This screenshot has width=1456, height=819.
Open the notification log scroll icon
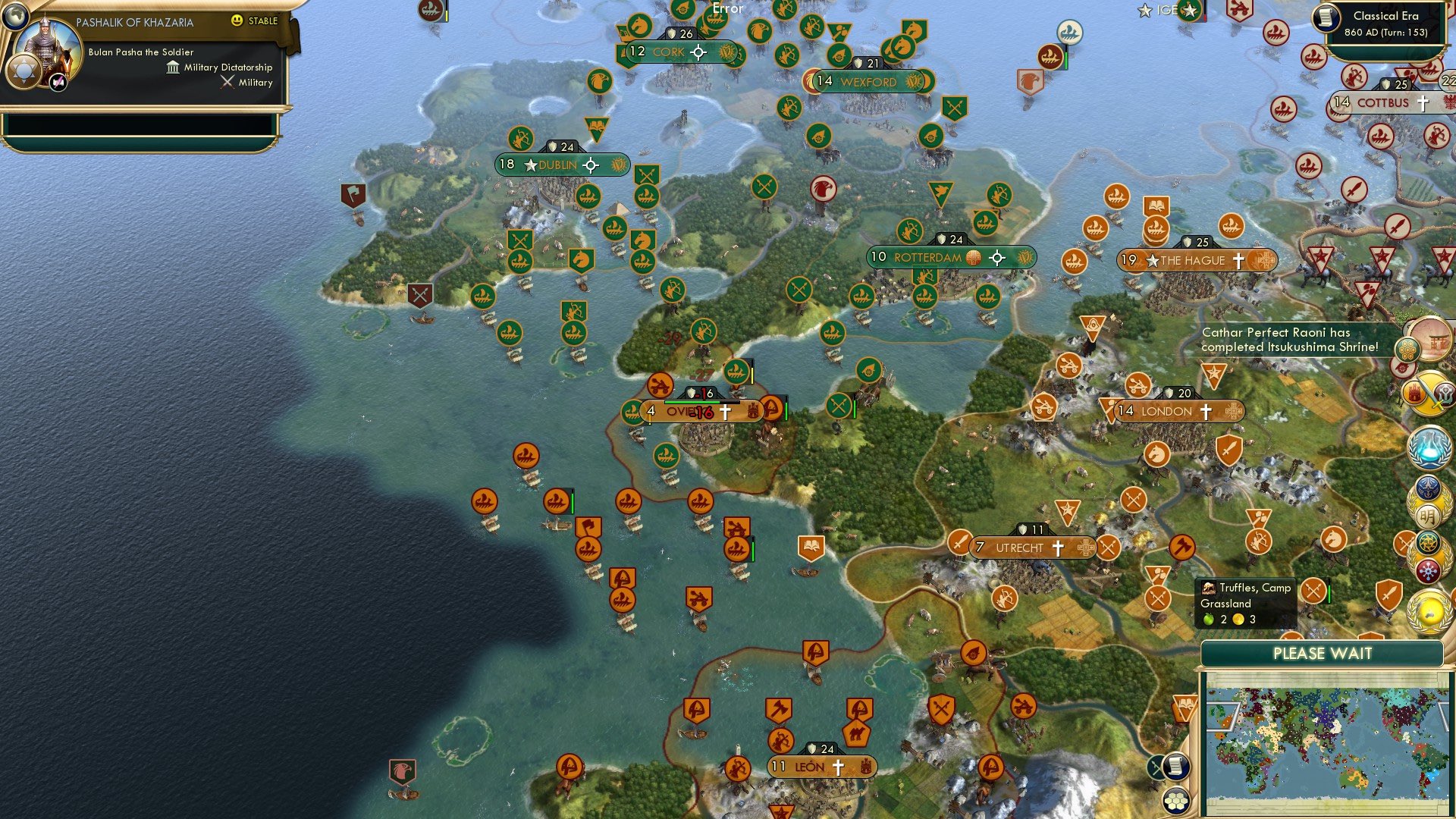(1175, 767)
